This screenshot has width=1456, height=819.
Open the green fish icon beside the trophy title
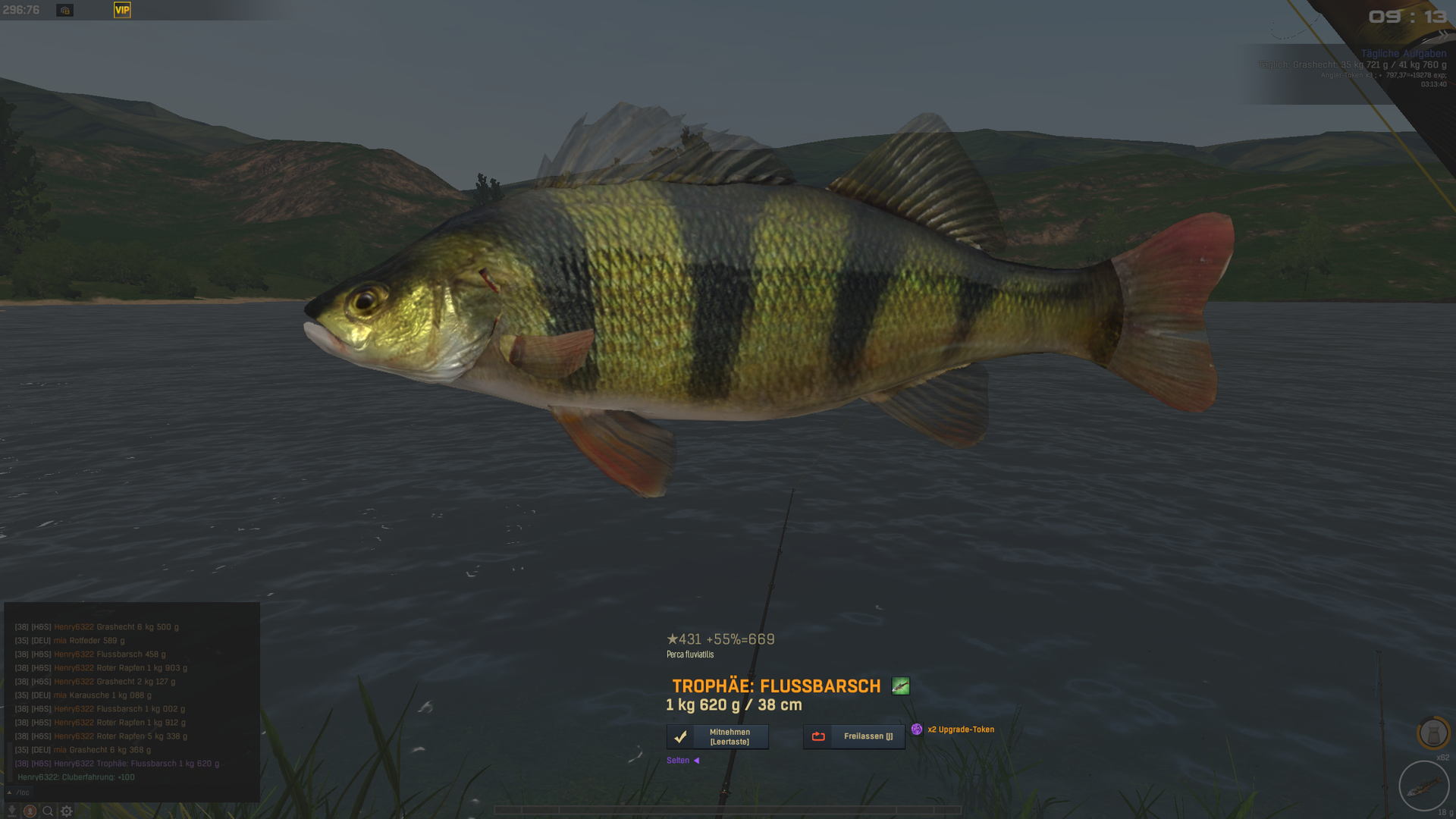(900, 686)
